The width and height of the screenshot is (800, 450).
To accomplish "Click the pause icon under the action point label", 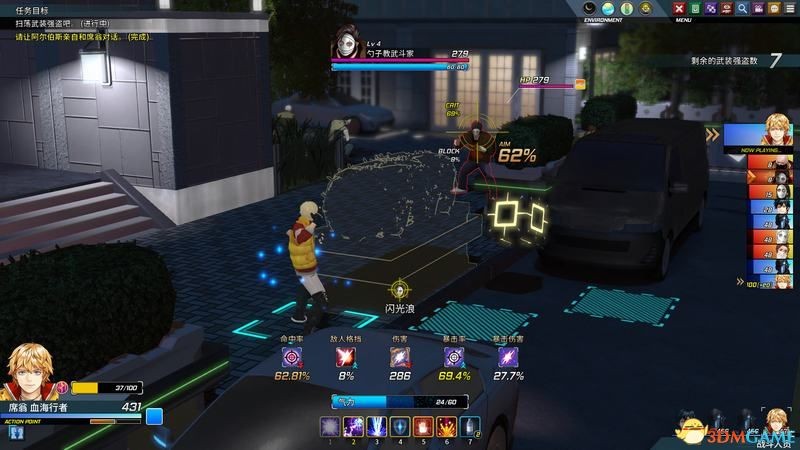I will pos(16,432).
